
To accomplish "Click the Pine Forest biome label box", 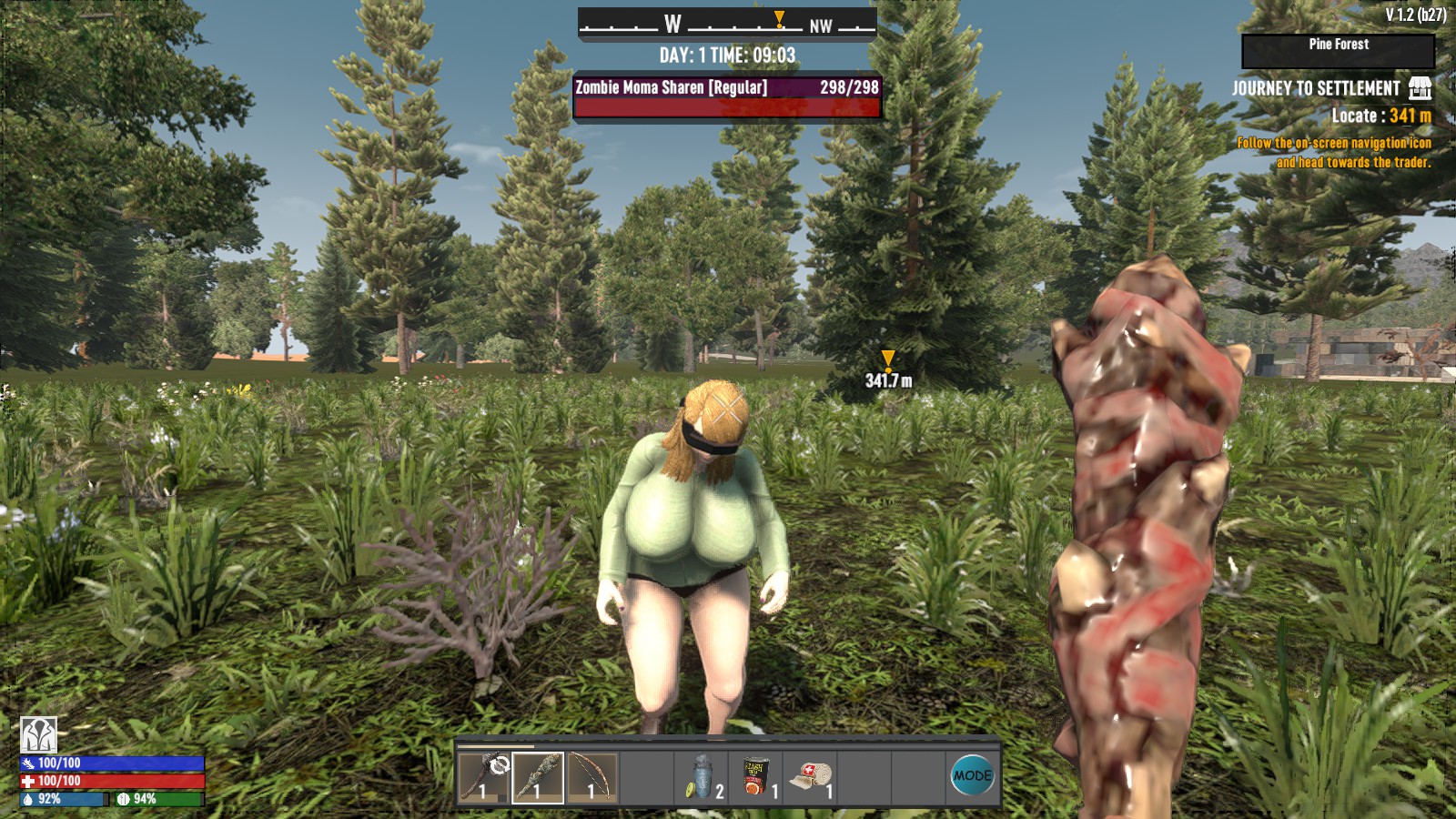I will [x=1338, y=50].
